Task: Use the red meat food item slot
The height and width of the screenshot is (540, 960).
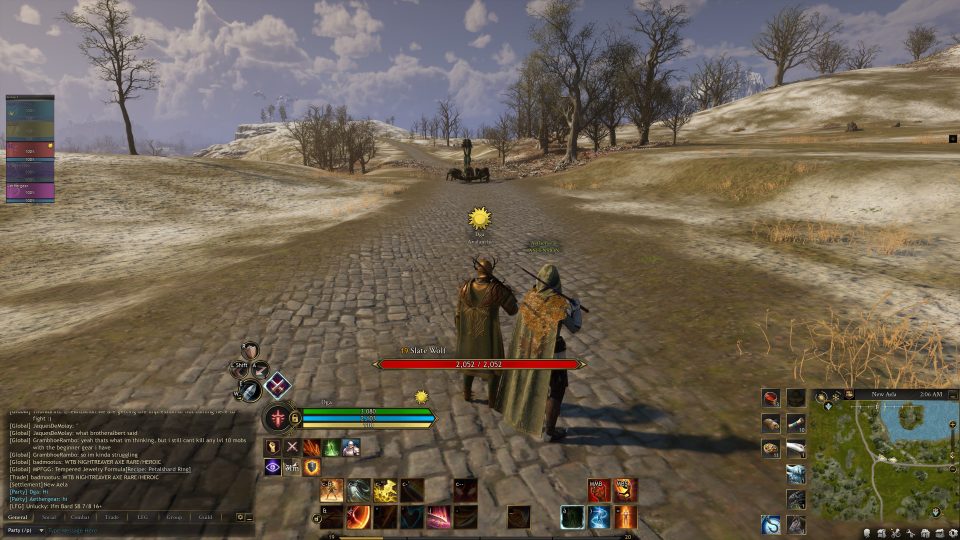Action: click(x=770, y=398)
